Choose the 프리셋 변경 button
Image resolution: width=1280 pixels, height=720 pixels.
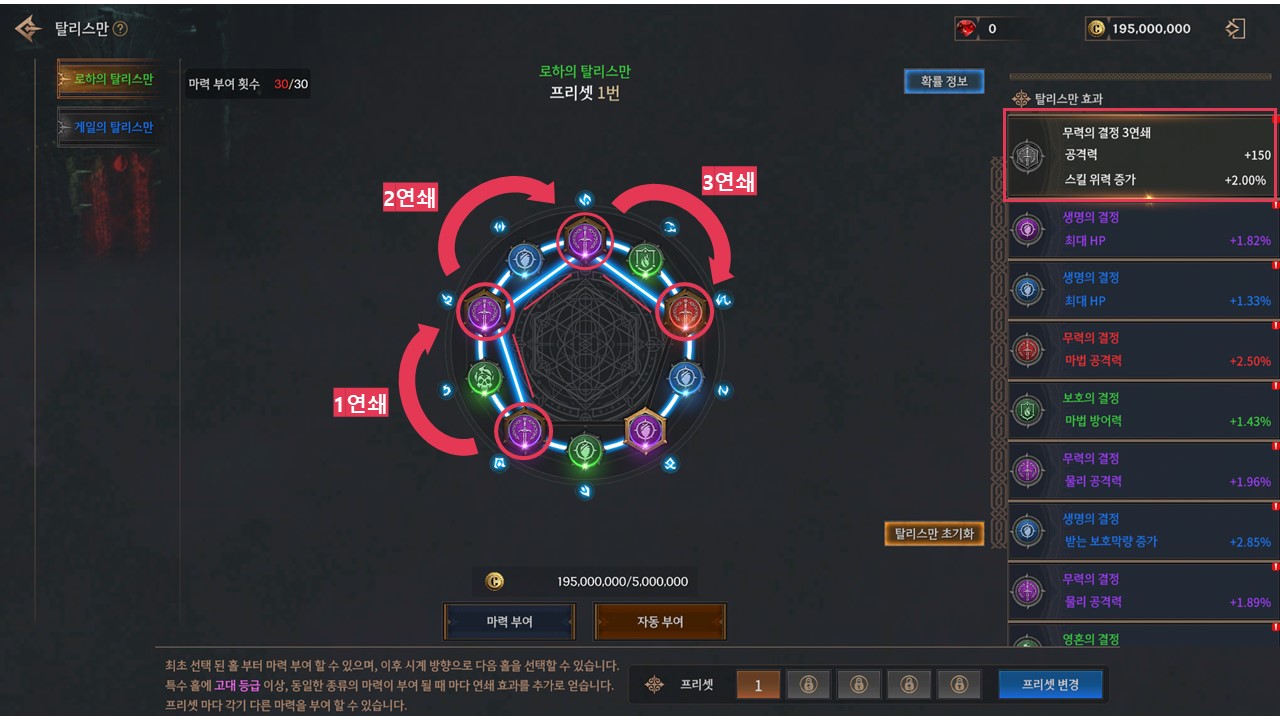[x=1049, y=684]
